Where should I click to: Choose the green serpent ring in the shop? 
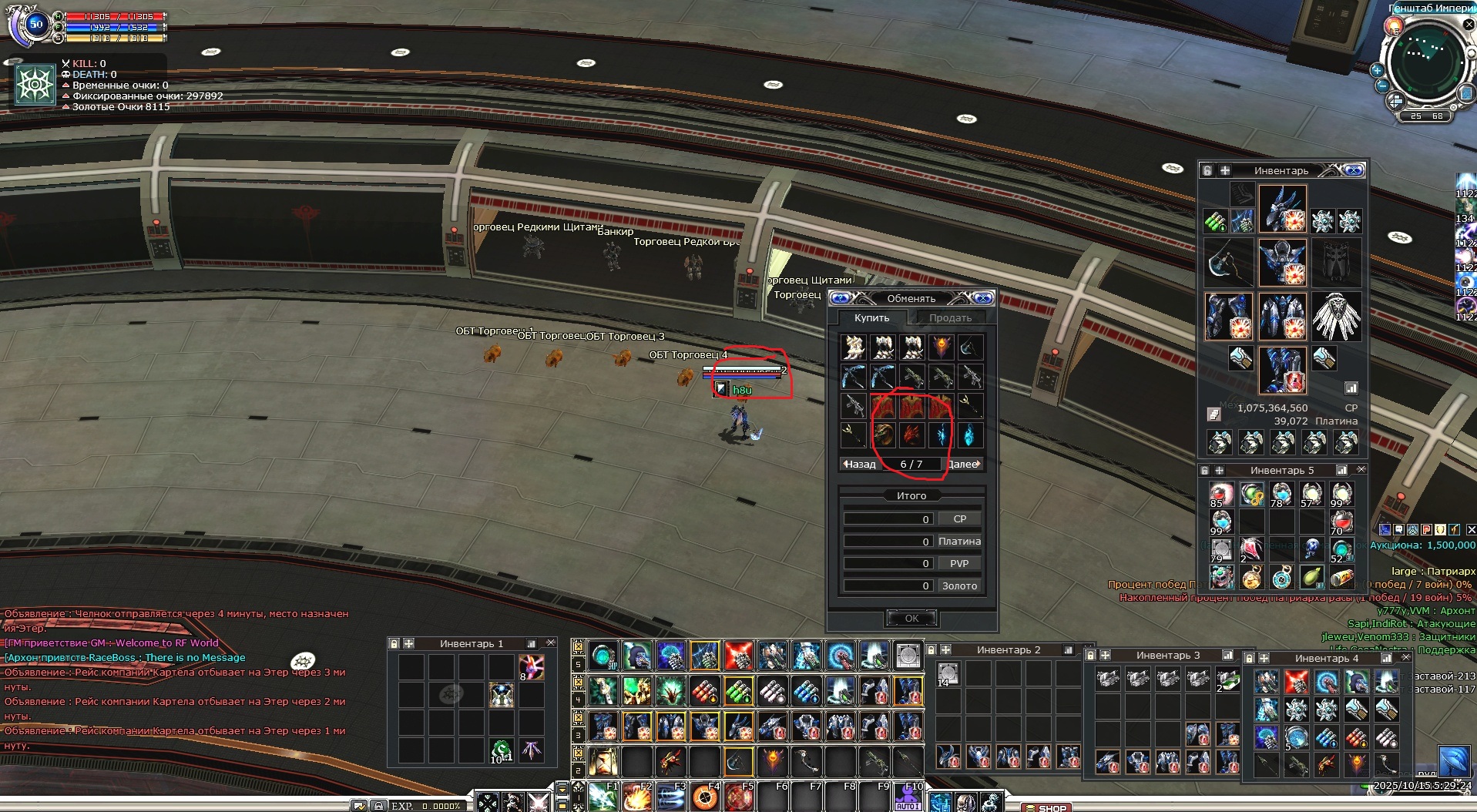883,435
